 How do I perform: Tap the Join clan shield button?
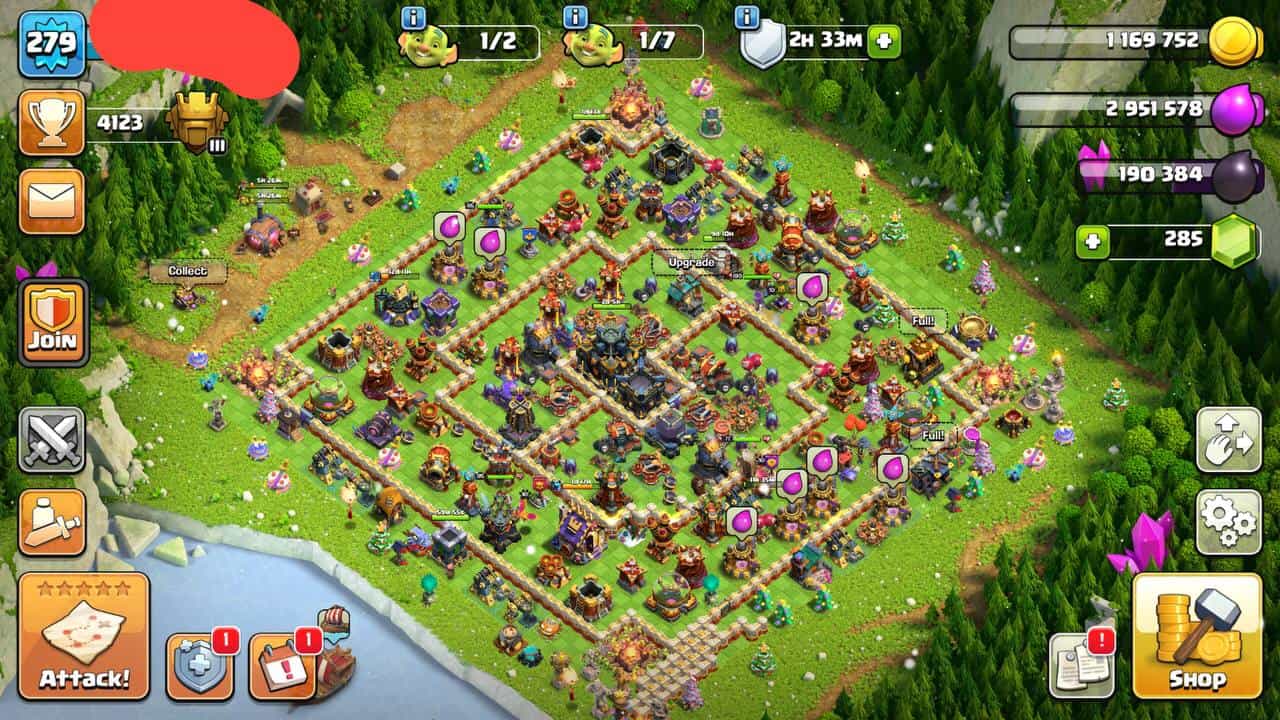point(52,322)
